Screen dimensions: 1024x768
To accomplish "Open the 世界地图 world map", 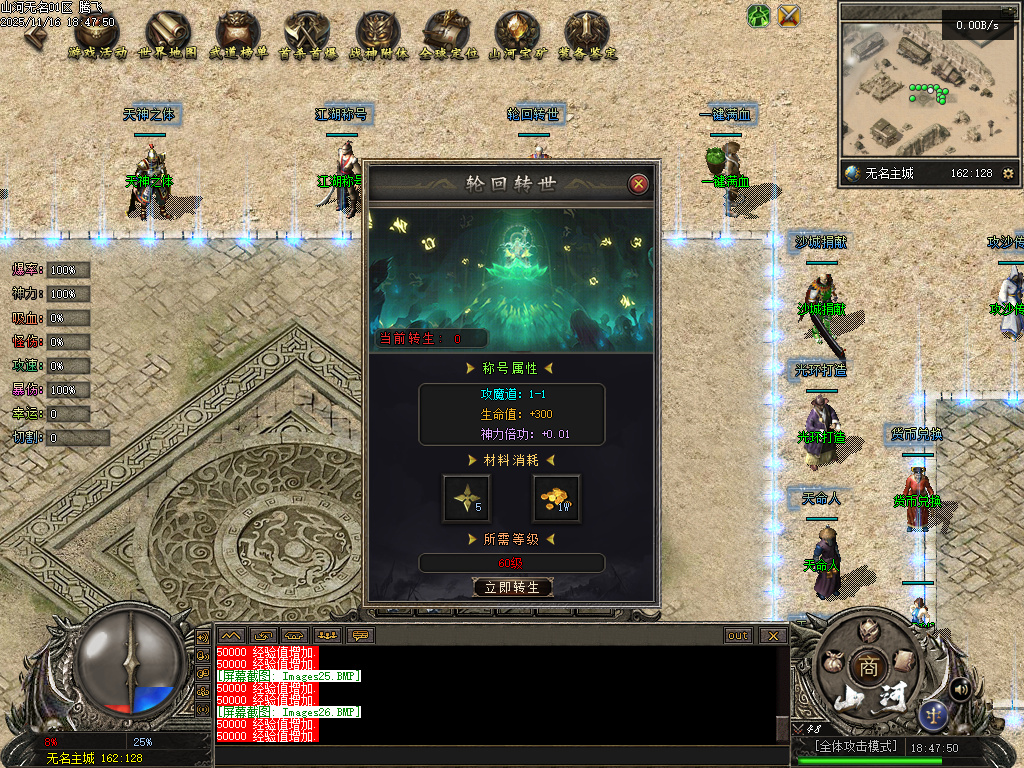I will 168,36.
